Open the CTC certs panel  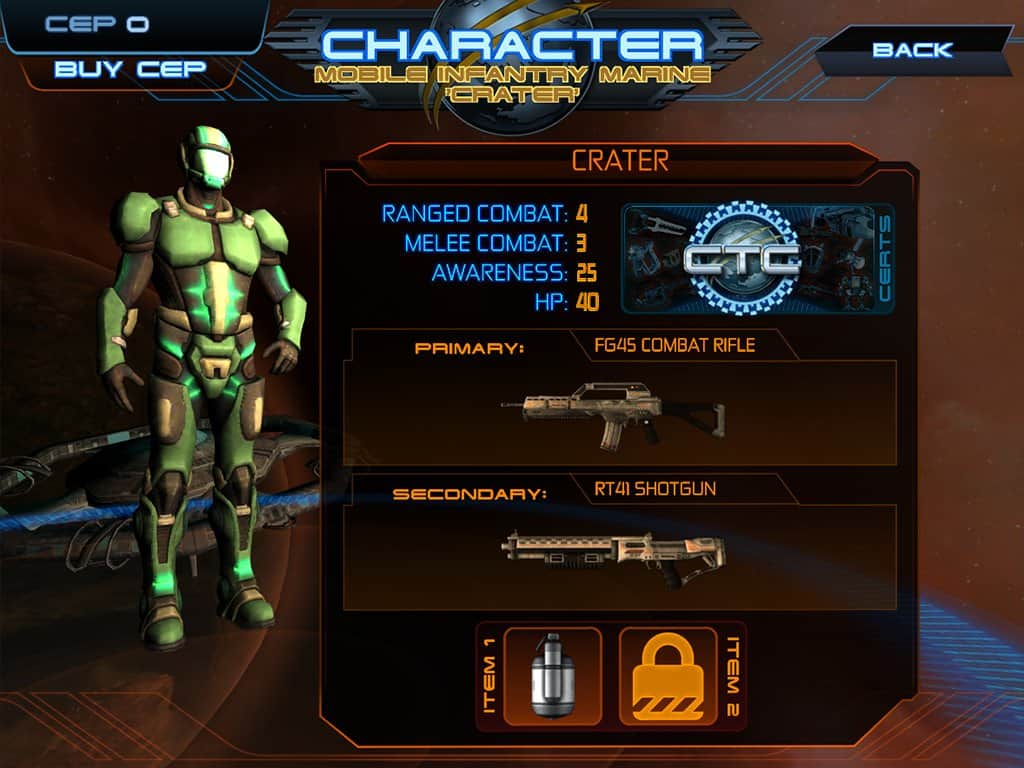click(x=757, y=259)
